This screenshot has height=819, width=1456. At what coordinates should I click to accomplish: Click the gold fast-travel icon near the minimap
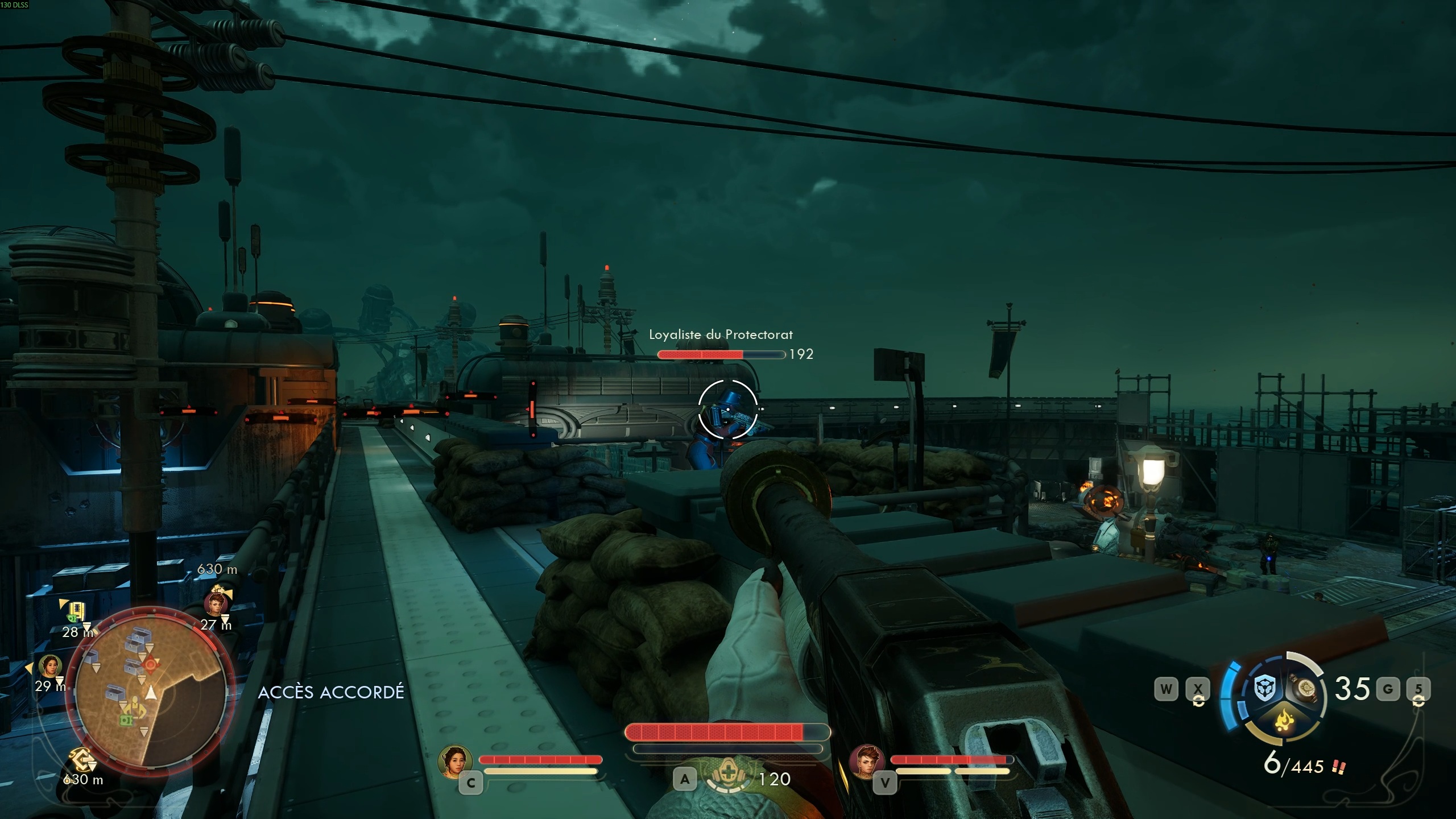pos(81,759)
